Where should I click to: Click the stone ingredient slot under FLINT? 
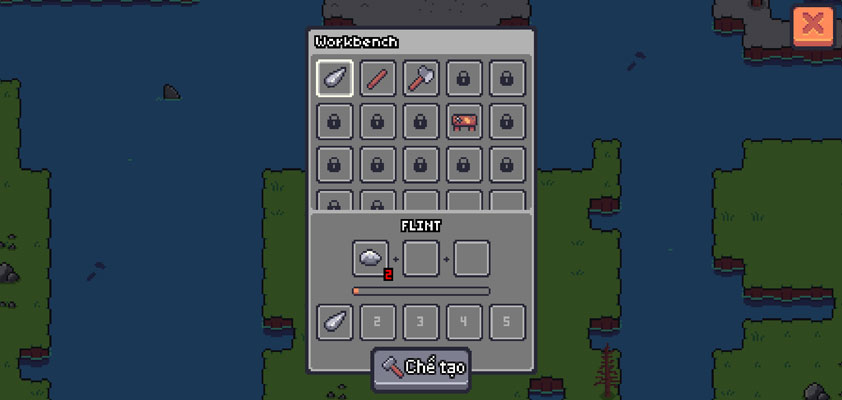tap(370, 258)
